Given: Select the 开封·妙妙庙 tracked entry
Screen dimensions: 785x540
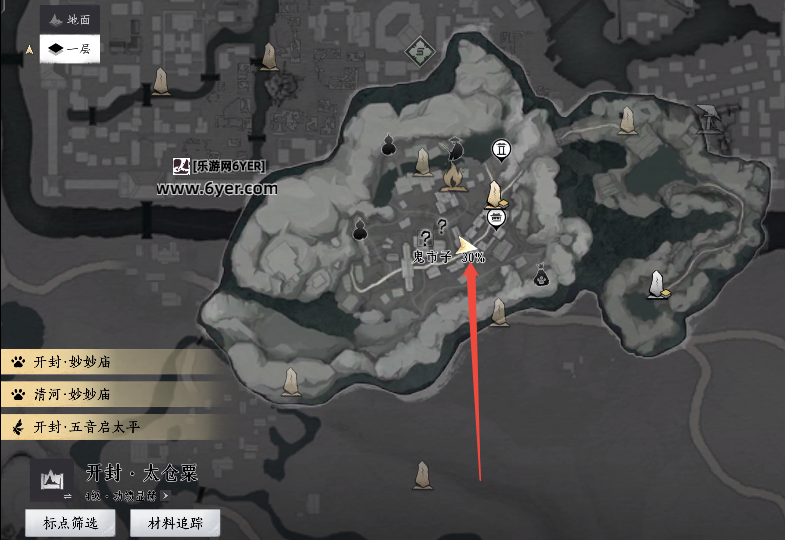Looking at the screenshot, I should pos(110,362).
